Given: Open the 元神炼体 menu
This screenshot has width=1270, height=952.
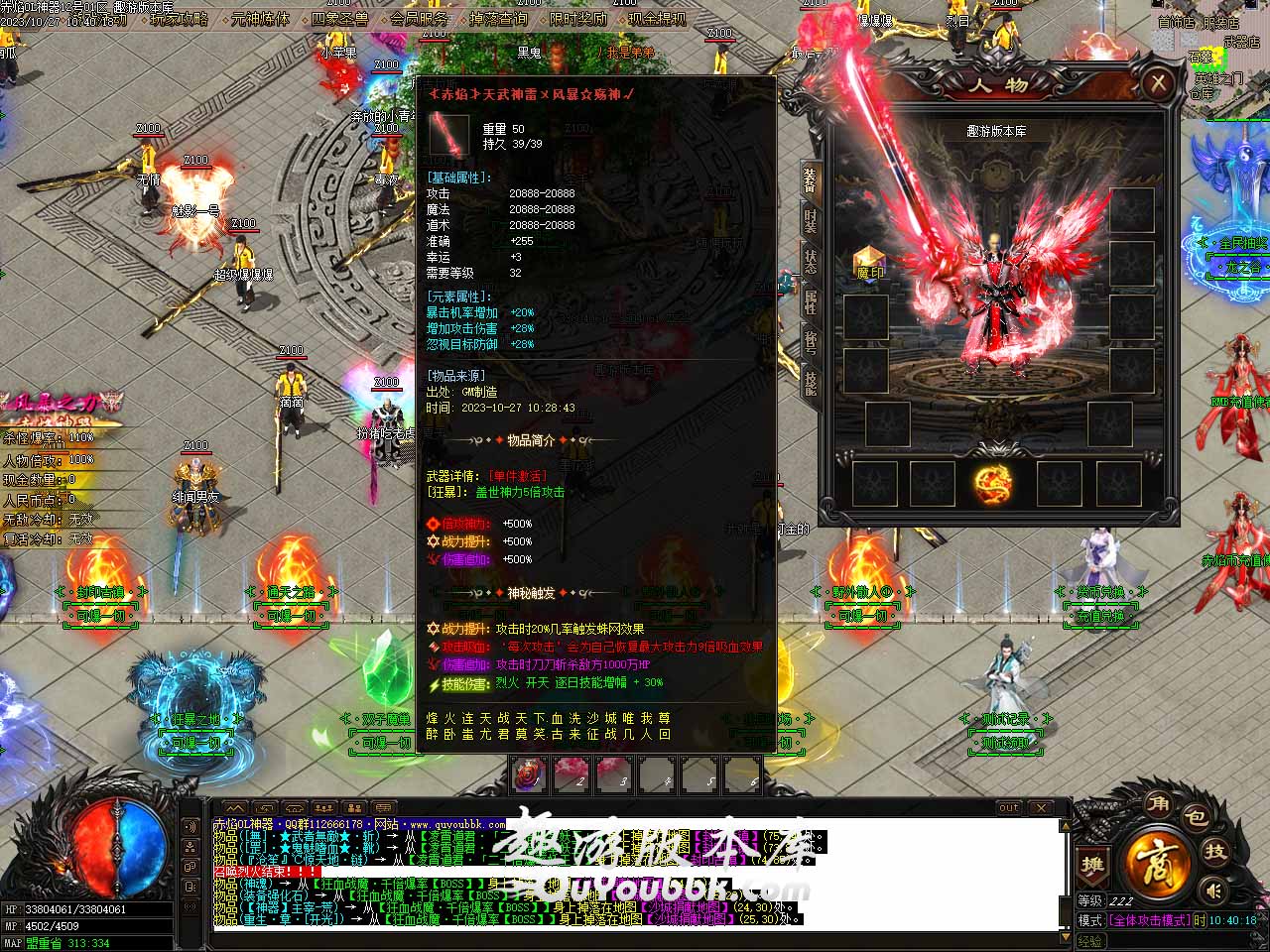Looking at the screenshot, I should [x=260, y=18].
